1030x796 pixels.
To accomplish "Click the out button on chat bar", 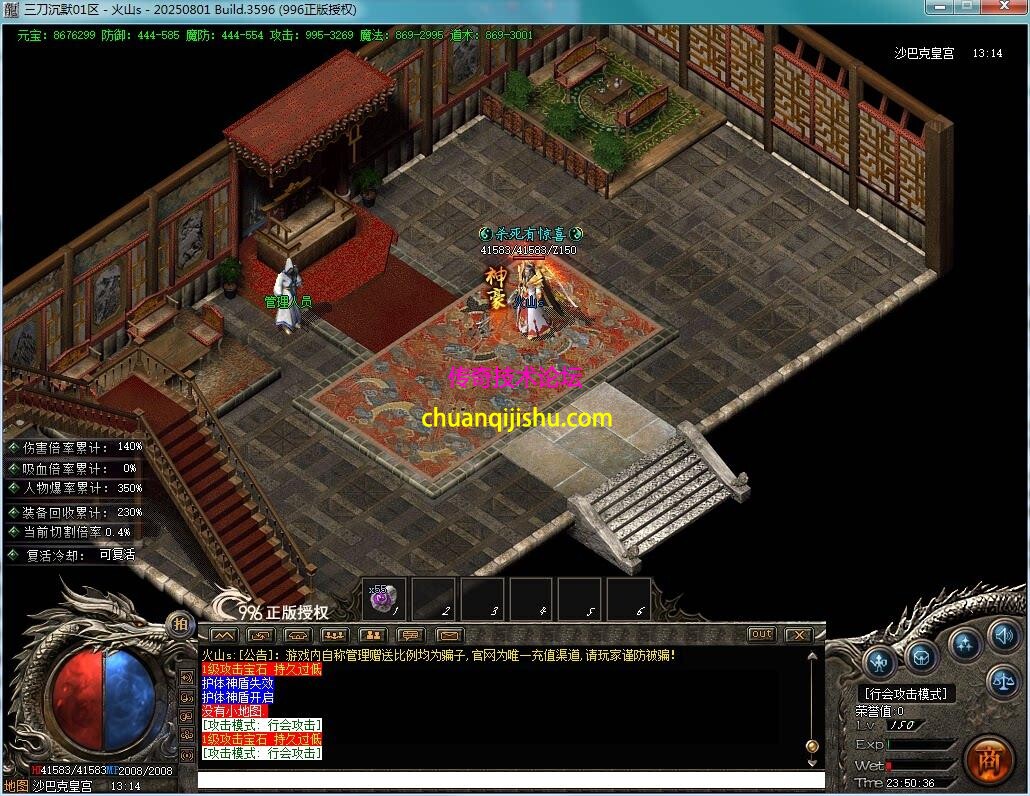I will [761, 634].
